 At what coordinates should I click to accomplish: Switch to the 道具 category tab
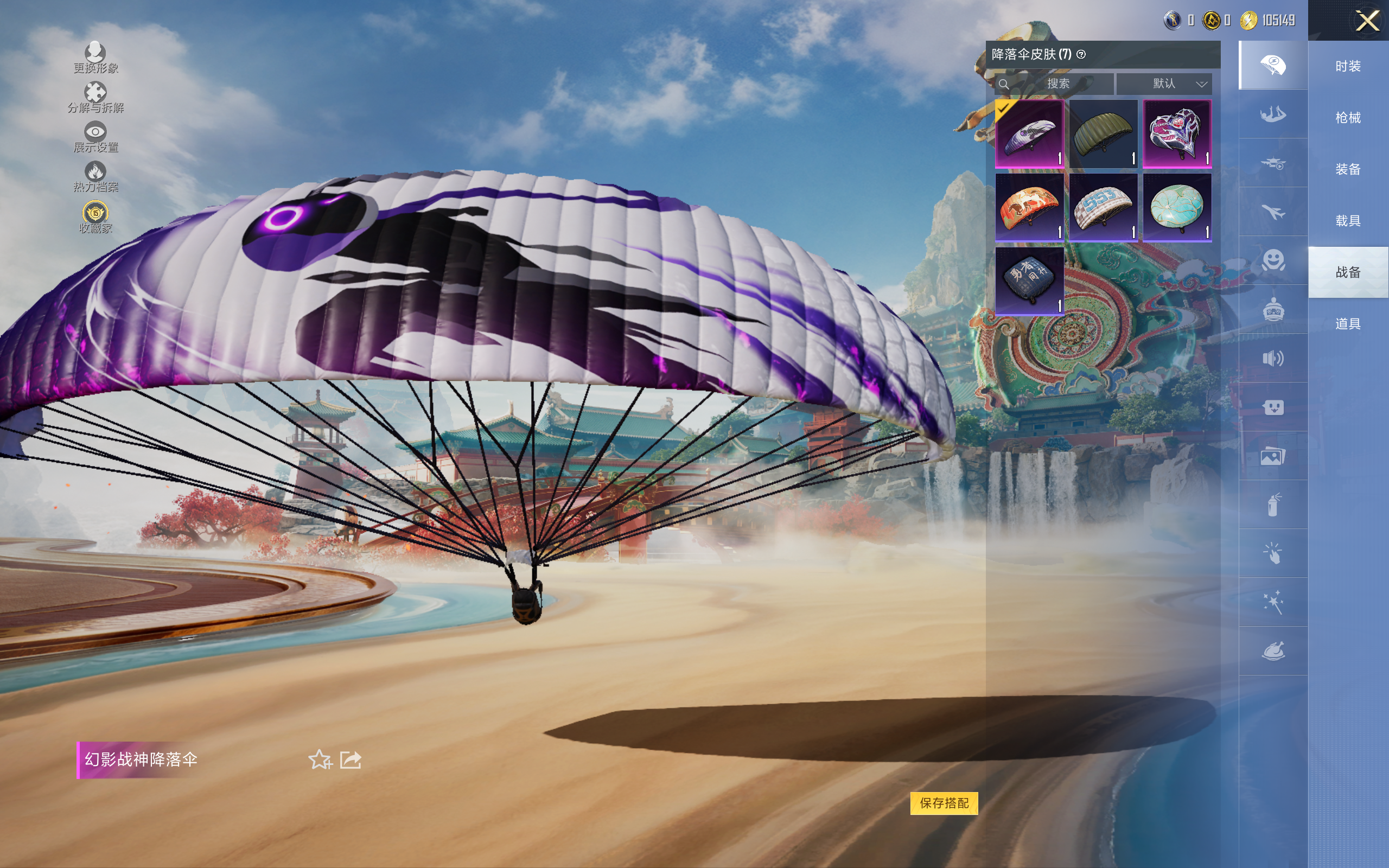pos(1347,324)
